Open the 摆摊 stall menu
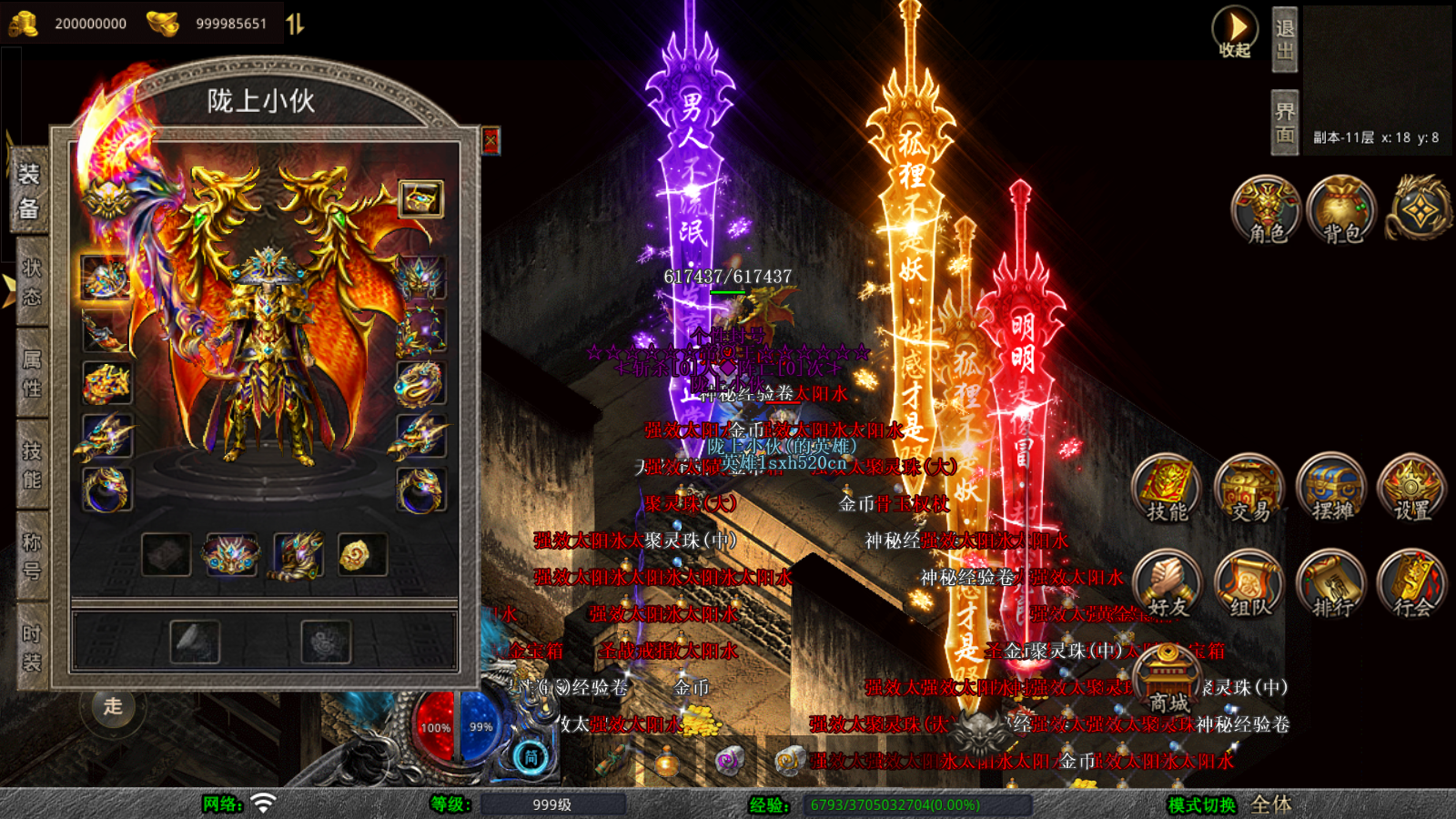 pos(1331,488)
